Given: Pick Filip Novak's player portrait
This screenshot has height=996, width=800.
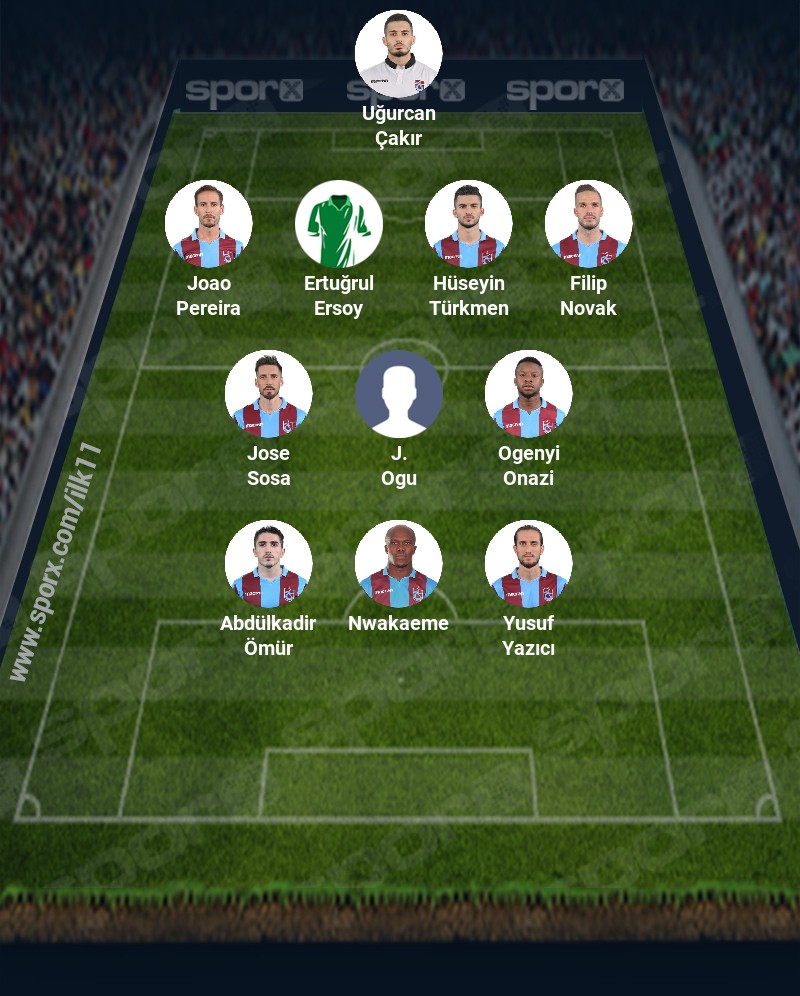Looking at the screenshot, I should [x=588, y=224].
